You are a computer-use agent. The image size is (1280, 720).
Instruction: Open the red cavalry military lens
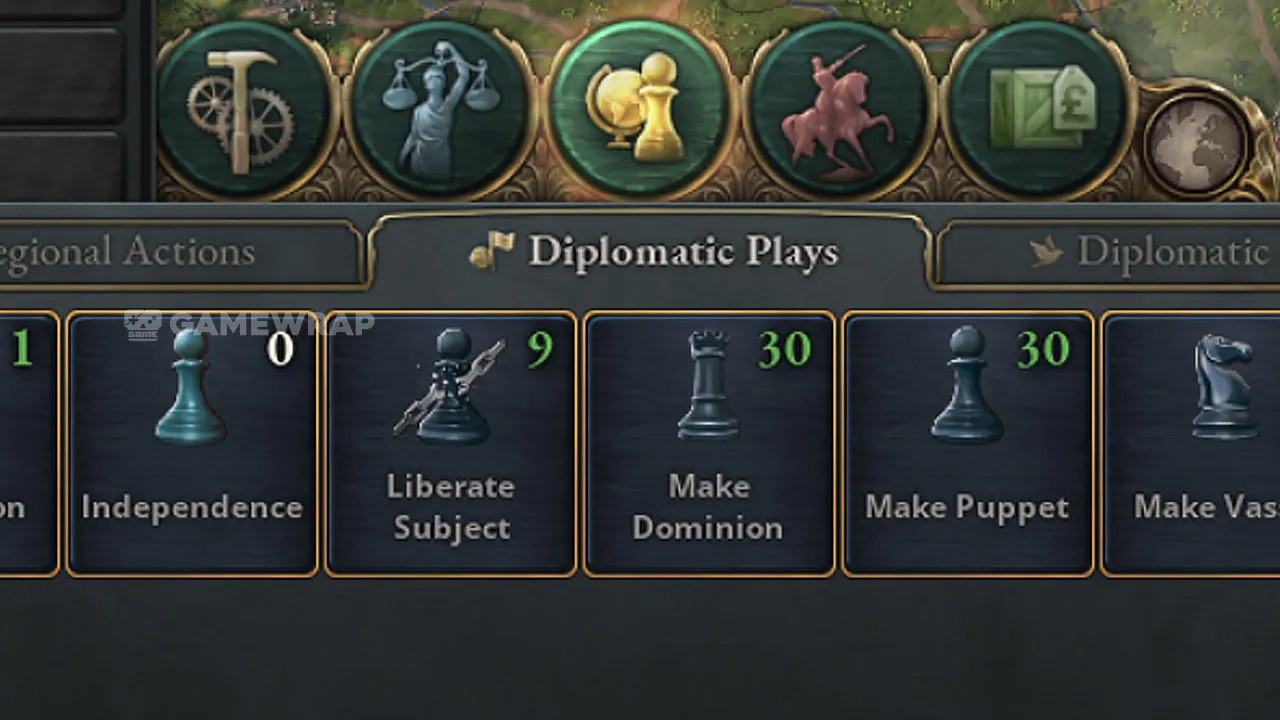click(x=838, y=111)
